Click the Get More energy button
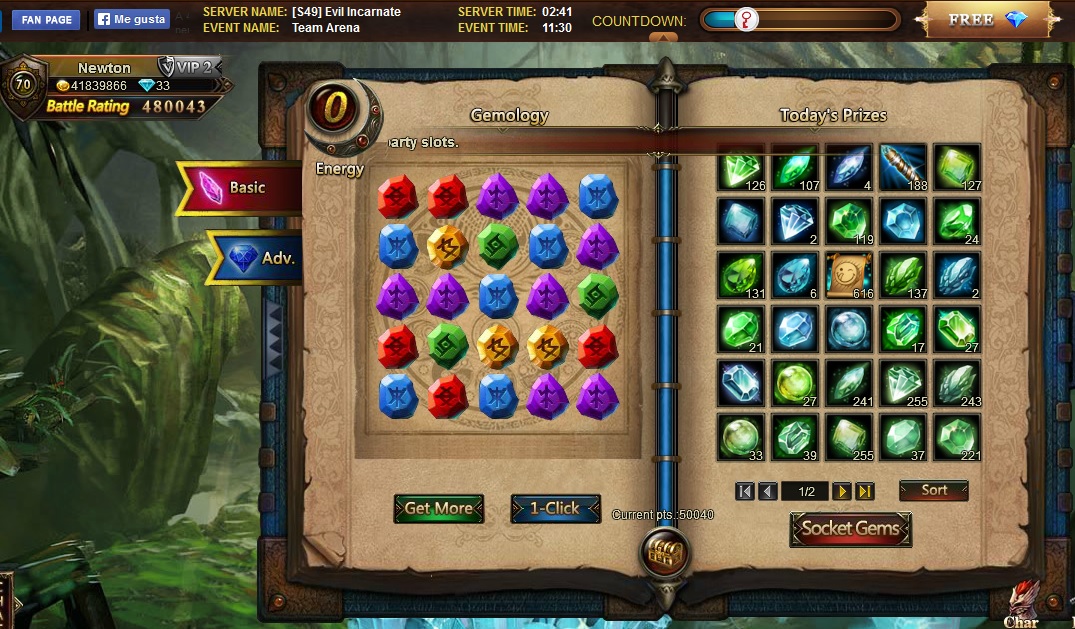1075x629 pixels. coord(438,508)
